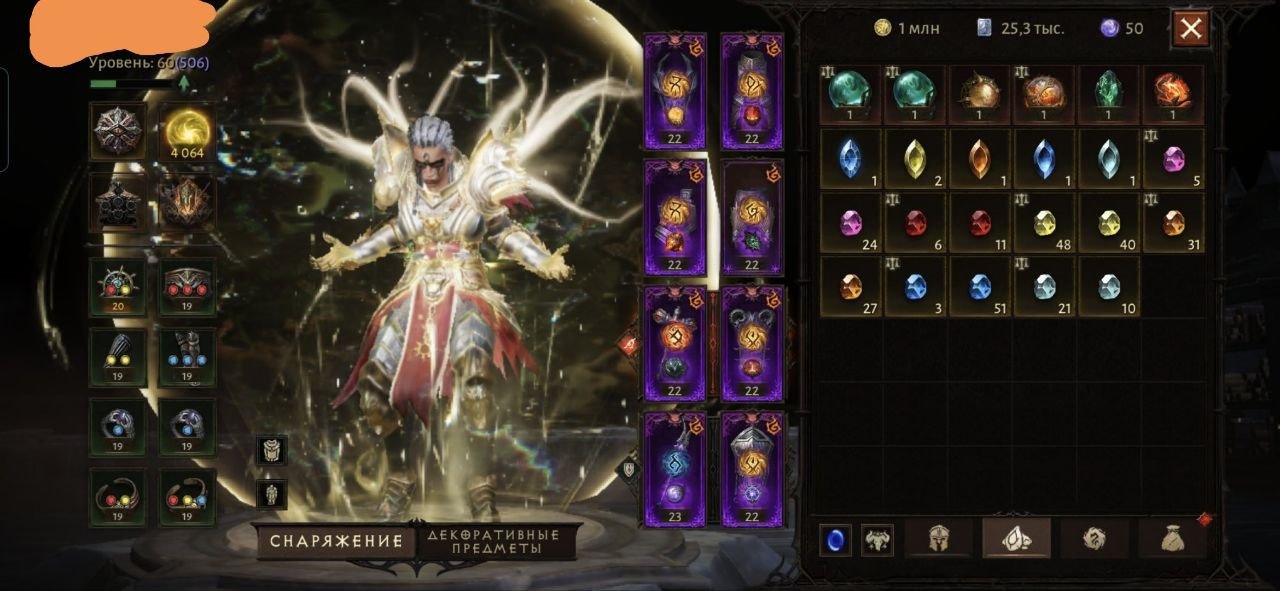Choose the fiery orange legendary gem

coord(1172,93)
